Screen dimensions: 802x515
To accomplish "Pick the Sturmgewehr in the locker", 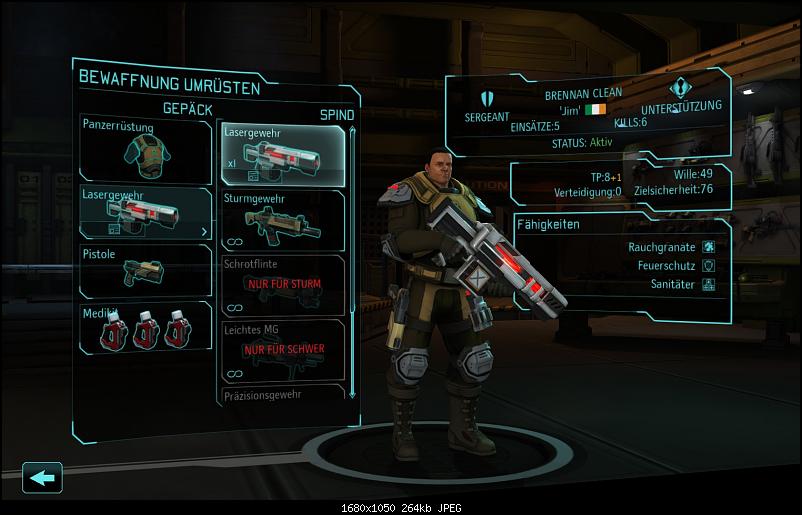I will coord(283,220).
